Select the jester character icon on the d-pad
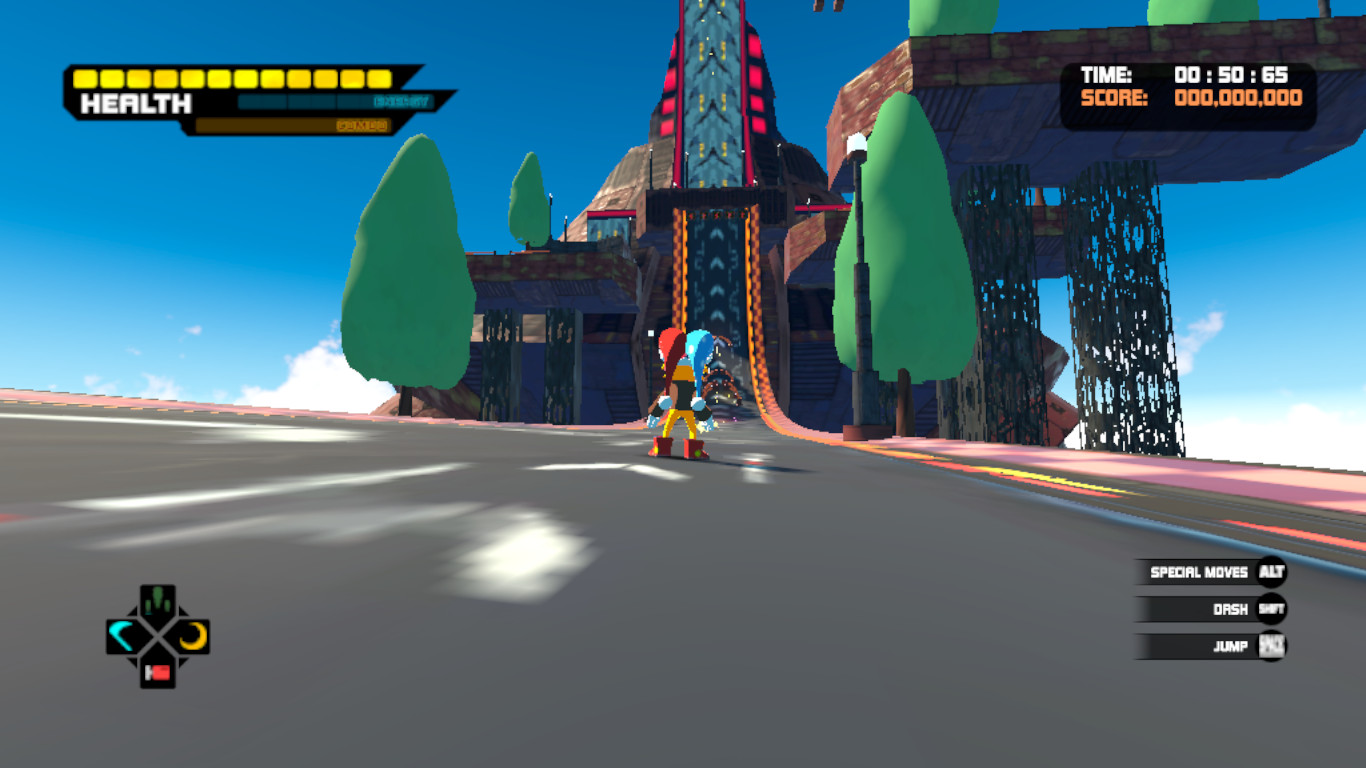The width and height of the screenshot is (1366, 768). pos(157,599)
